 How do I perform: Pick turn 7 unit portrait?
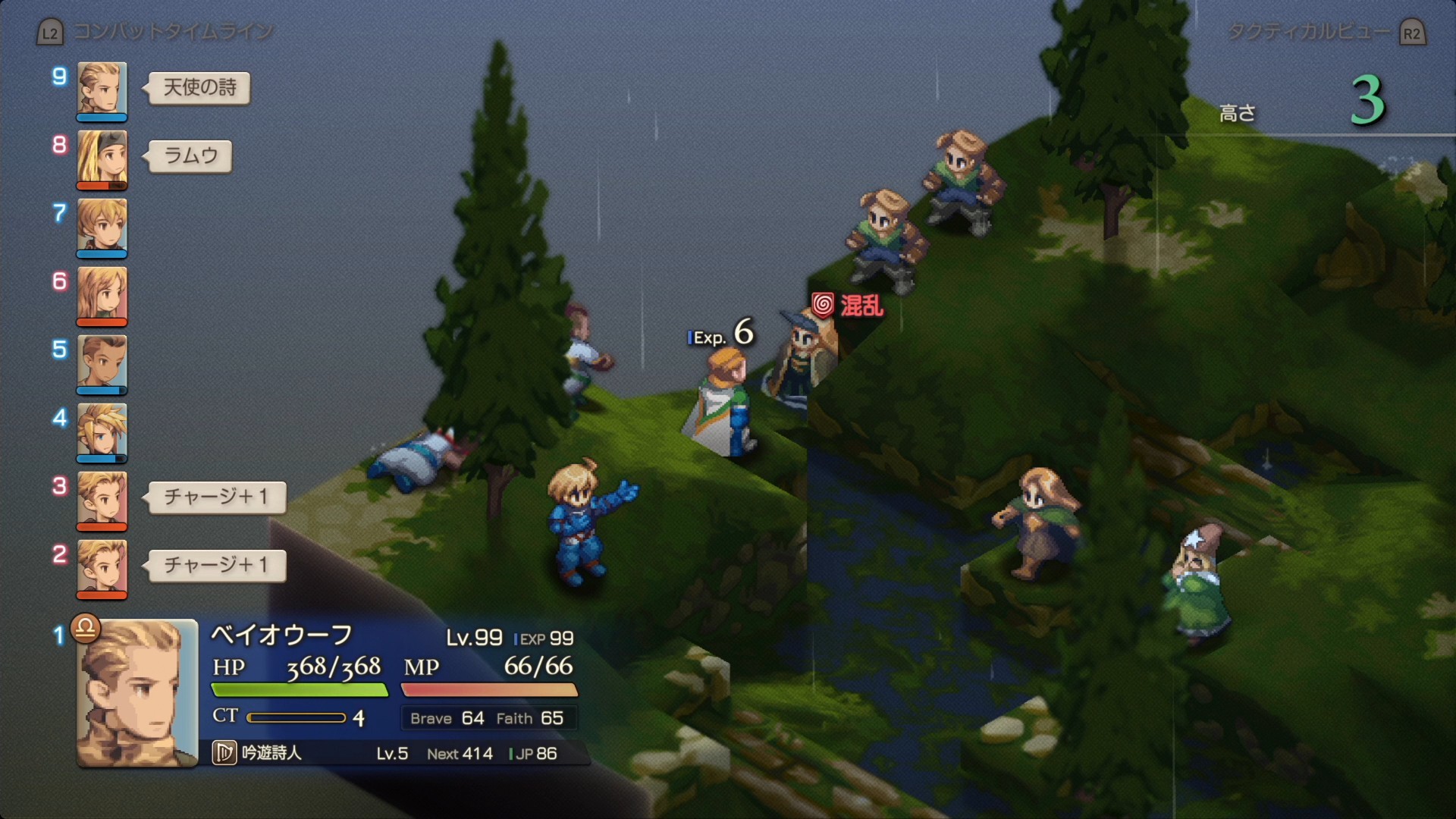(x=102, y=226)
